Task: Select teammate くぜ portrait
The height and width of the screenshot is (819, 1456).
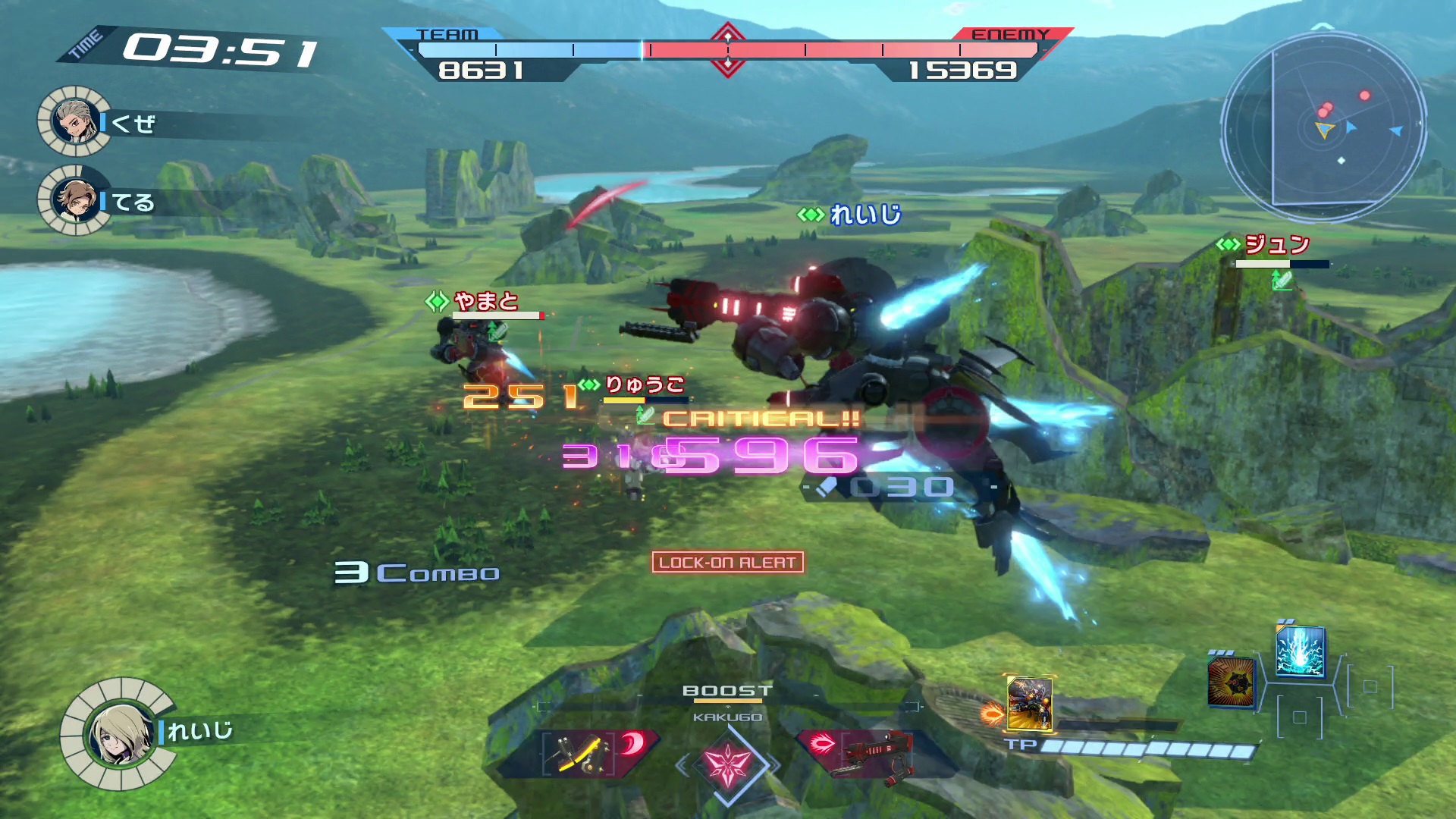Action: coord(74,121)
